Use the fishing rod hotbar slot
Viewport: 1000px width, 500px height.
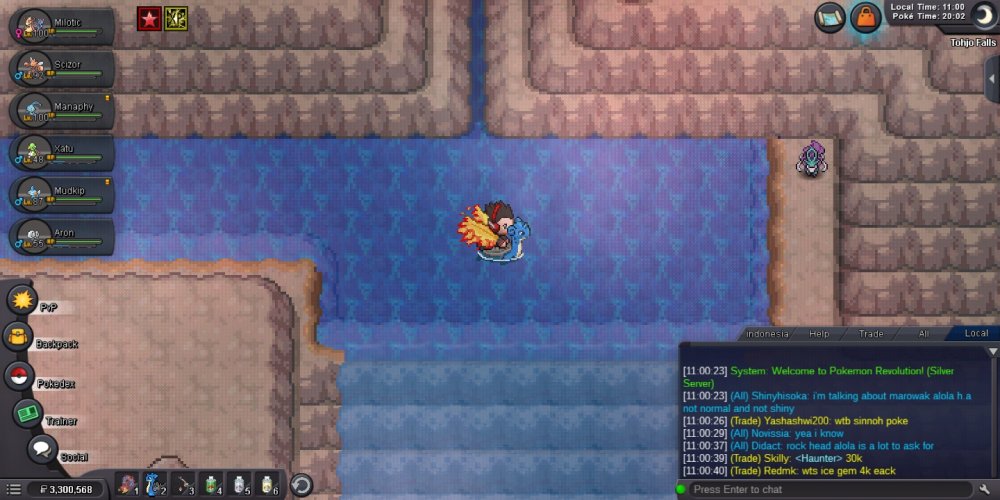185,485
